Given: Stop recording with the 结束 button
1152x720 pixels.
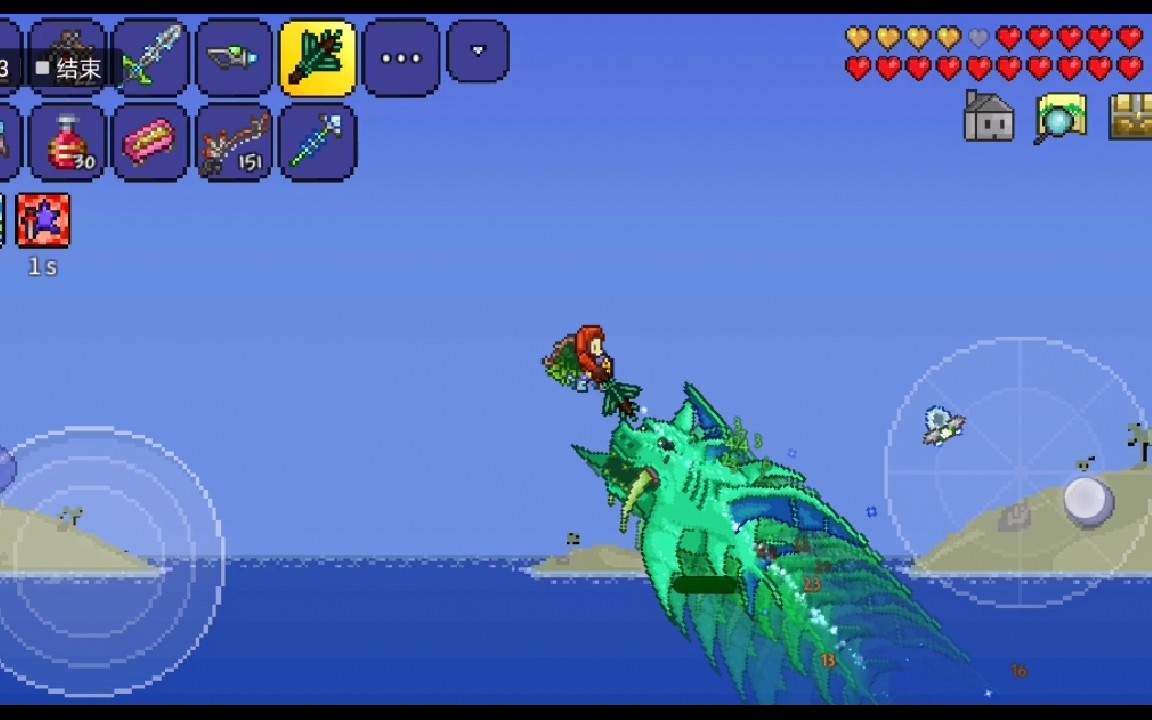Looking at the screenshot, I should (70, 68).
